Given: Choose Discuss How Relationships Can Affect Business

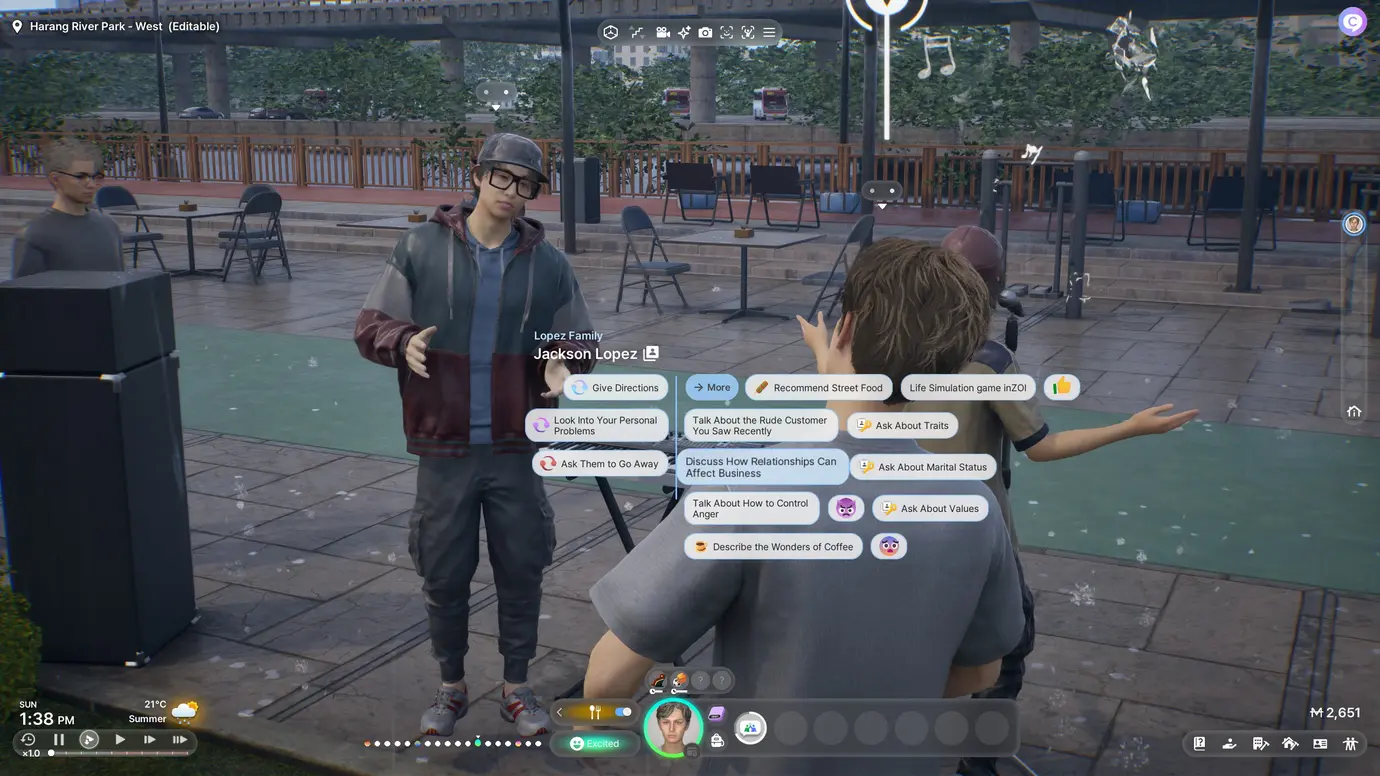Looking at the screenshot, I should 760,467.
